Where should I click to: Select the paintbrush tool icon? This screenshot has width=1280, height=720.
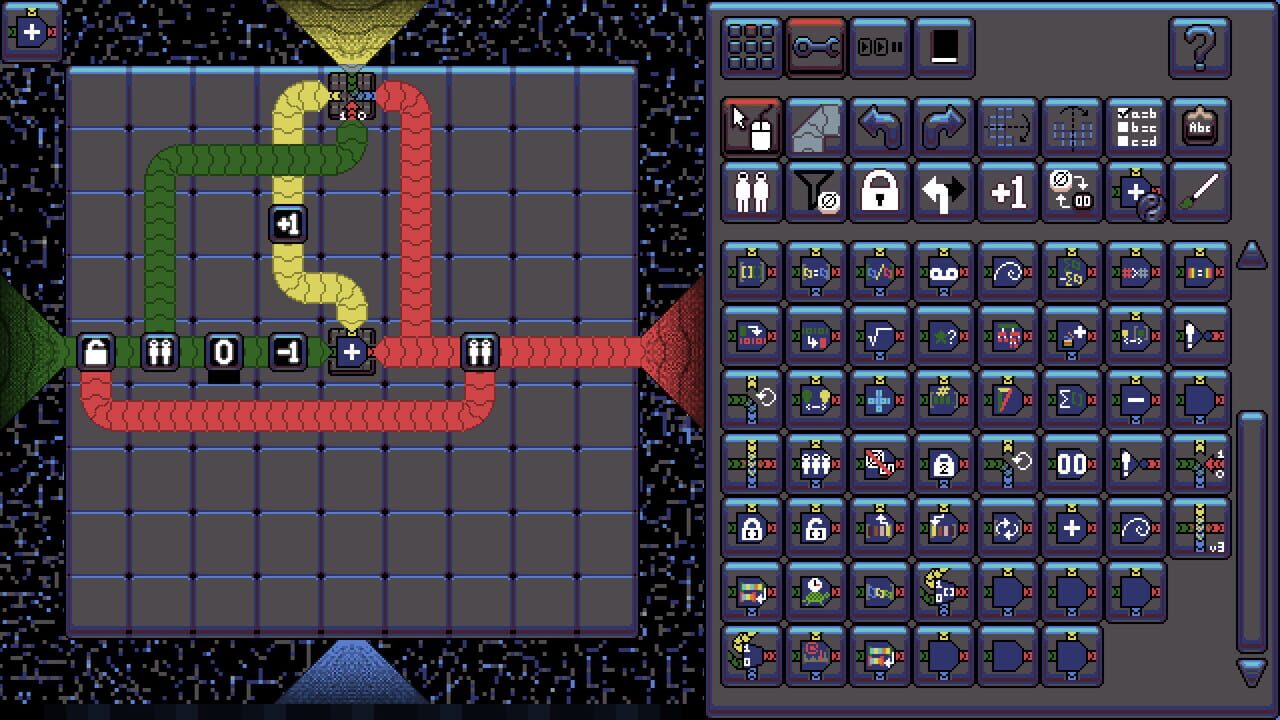coord(1199,191)
